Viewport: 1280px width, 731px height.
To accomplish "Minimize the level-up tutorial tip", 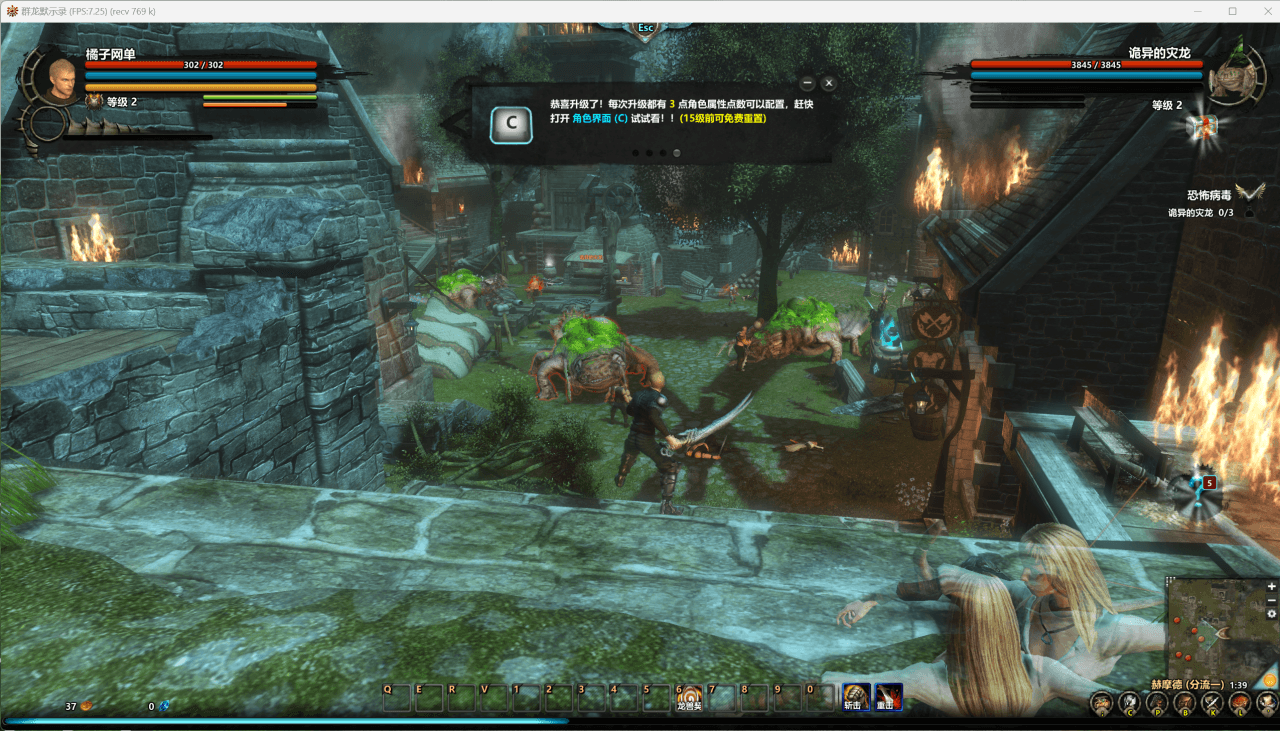I will click(x=807, y=83).
